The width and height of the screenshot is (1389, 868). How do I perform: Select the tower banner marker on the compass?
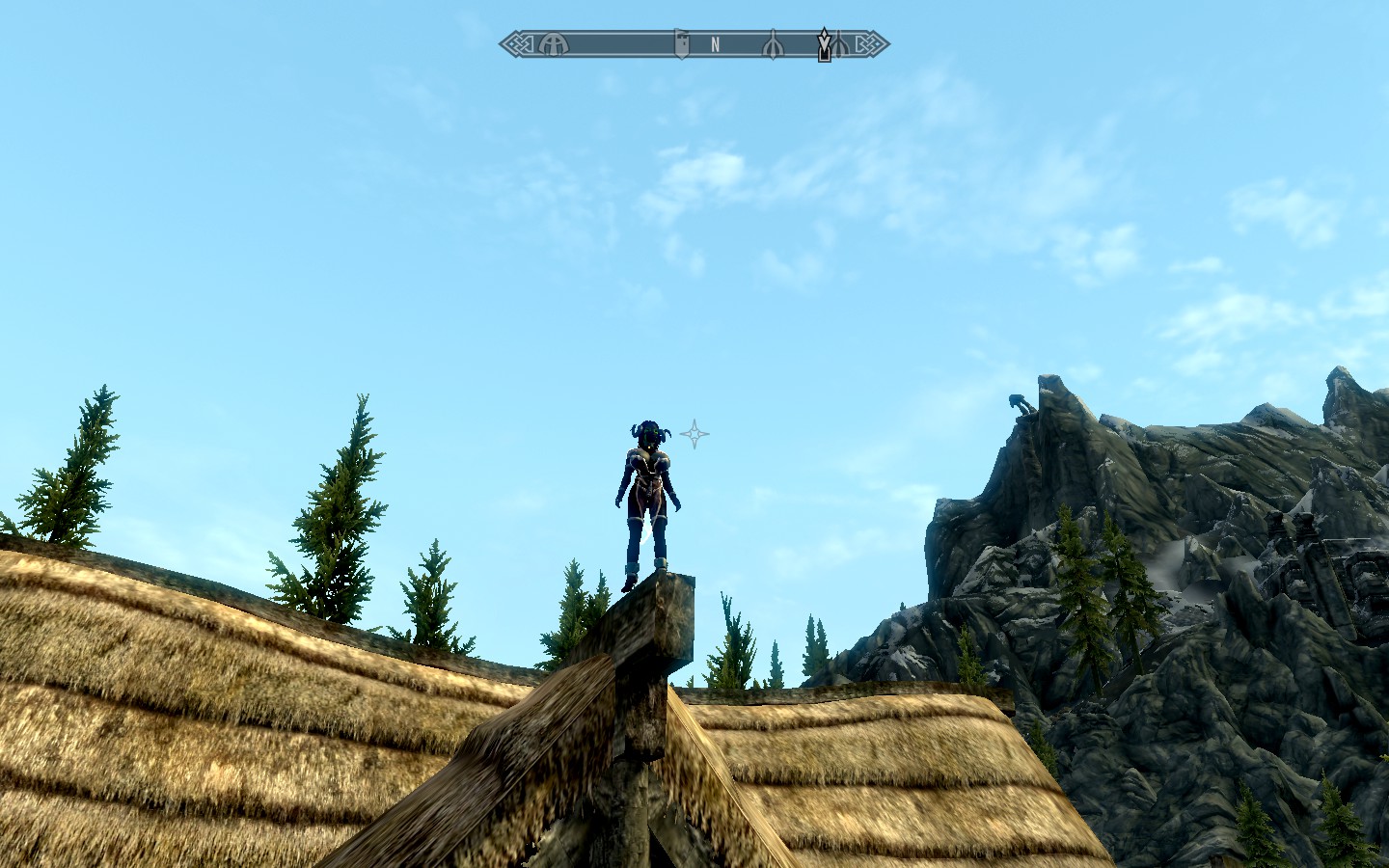coord(681,44)
